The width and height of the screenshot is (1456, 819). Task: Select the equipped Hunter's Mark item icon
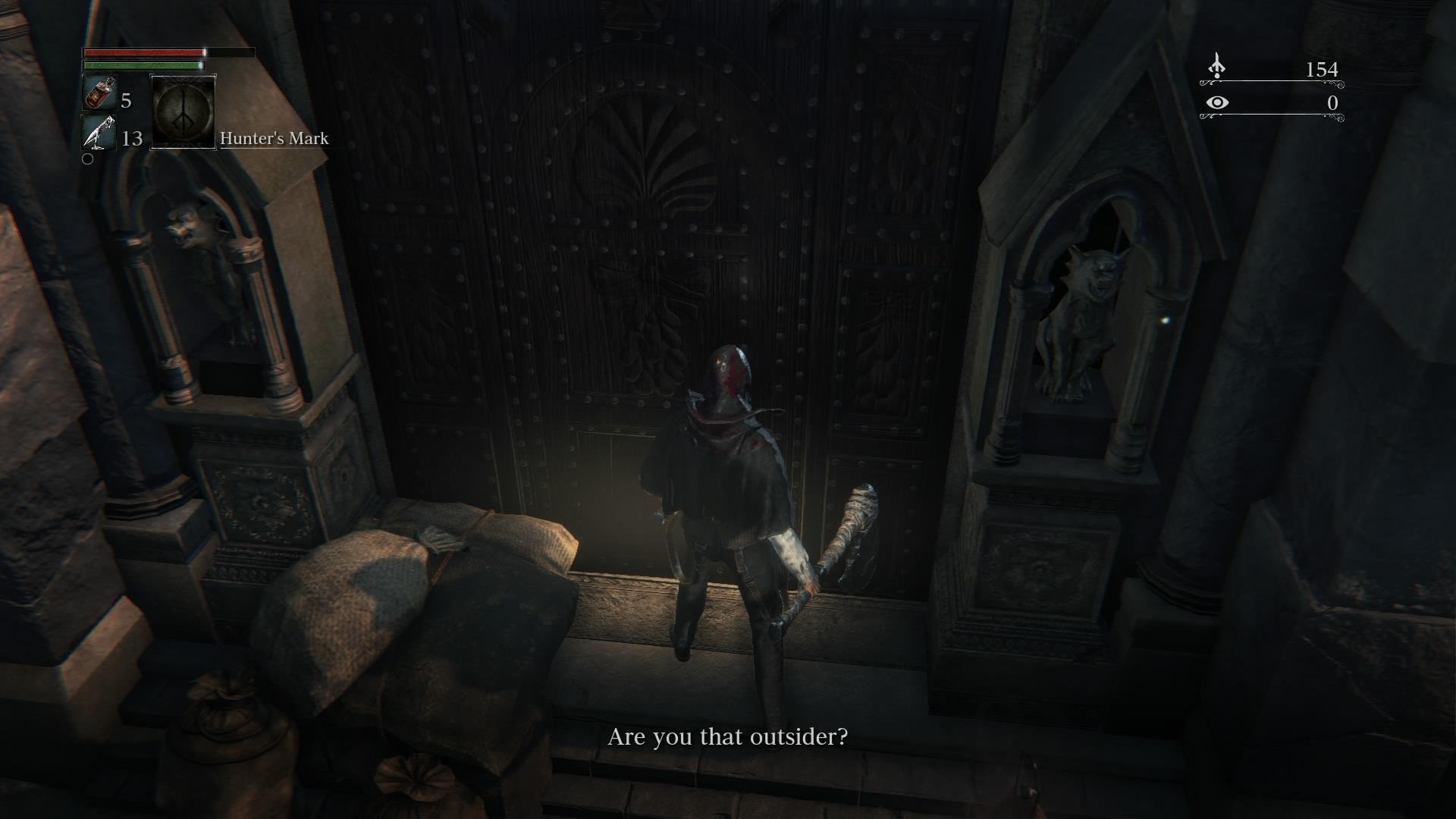pyautogui.click(x=183, y=114)
